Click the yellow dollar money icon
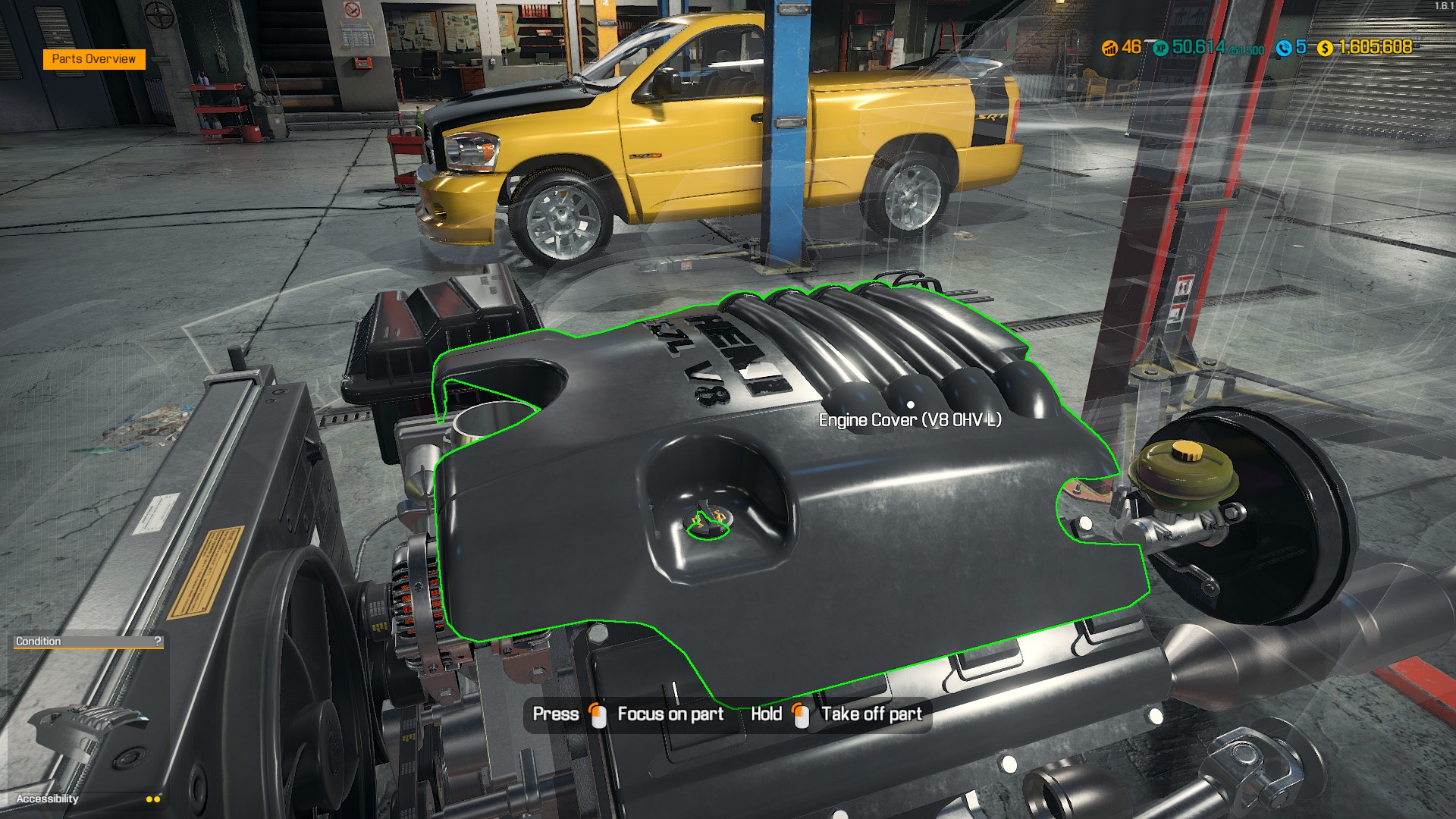 (1323, 47)
